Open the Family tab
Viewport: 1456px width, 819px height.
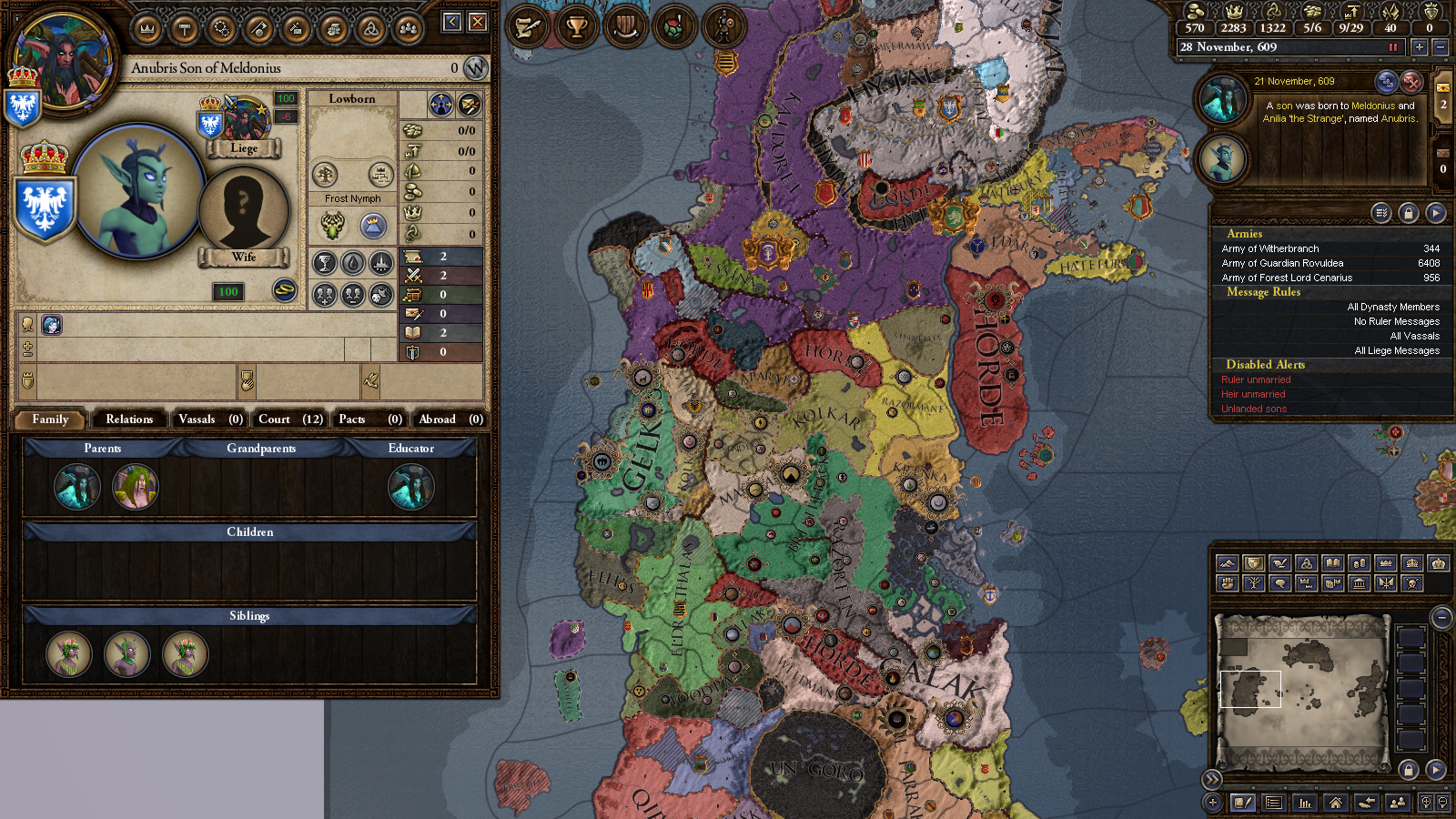pos(50,420)
